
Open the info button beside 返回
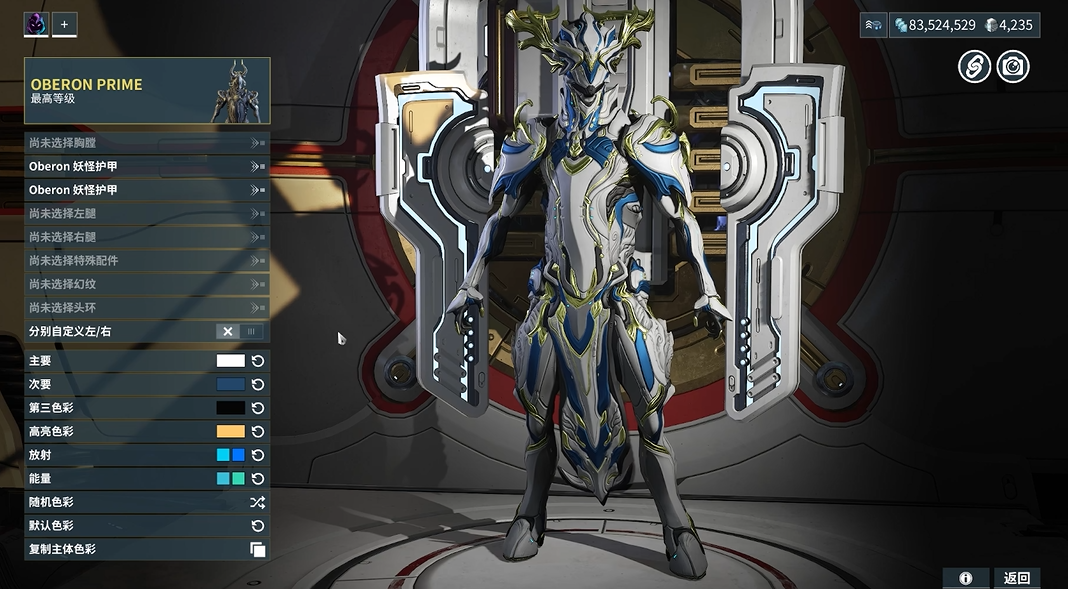966,578
